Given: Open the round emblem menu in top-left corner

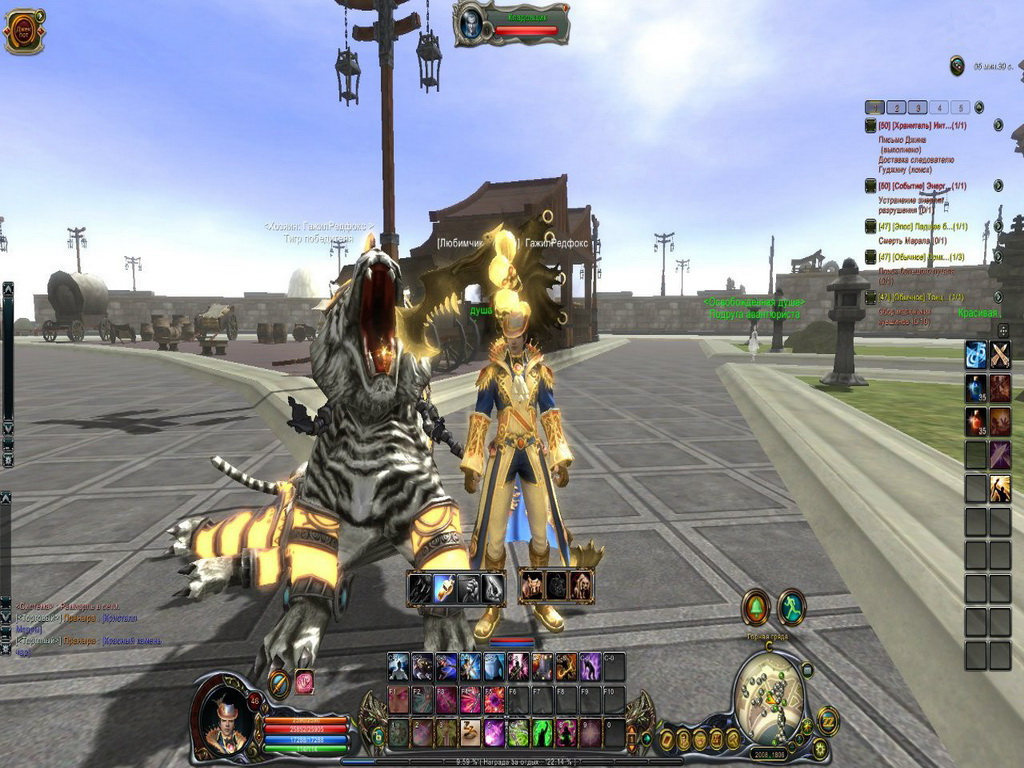Looking at the screenshot, I should coord(23,31).
